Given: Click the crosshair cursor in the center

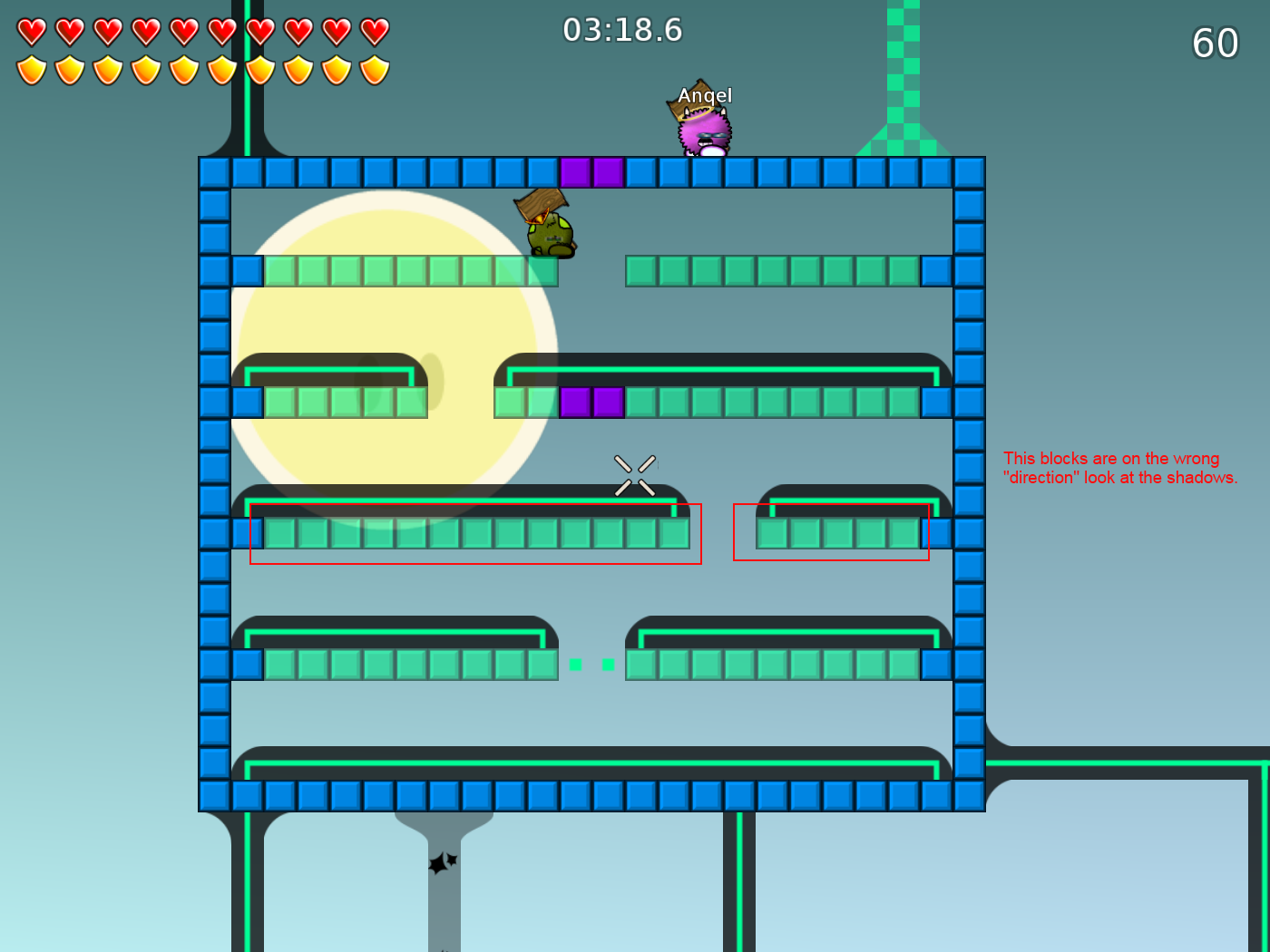Looking at the screenshot, I should tap(634, 475).
